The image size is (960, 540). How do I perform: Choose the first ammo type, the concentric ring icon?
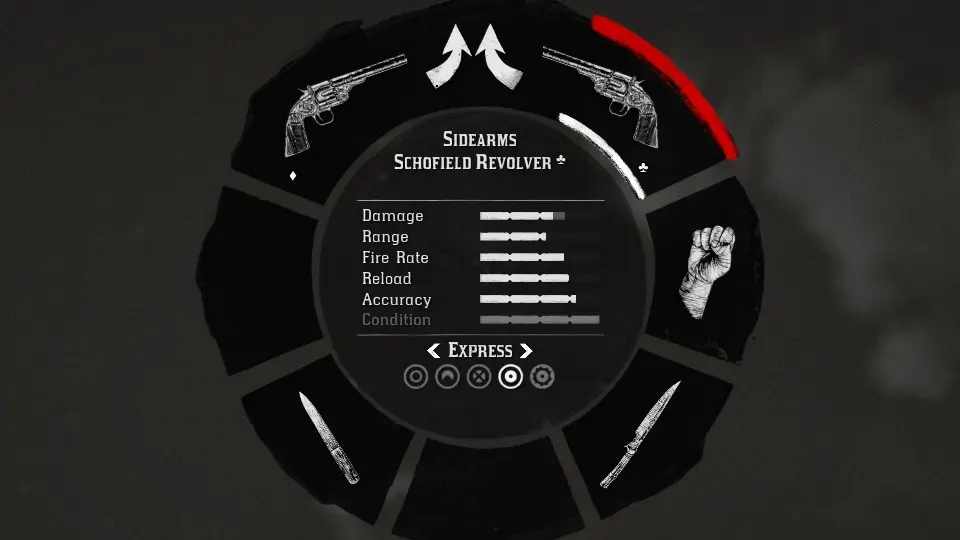[x=416, y=377]
